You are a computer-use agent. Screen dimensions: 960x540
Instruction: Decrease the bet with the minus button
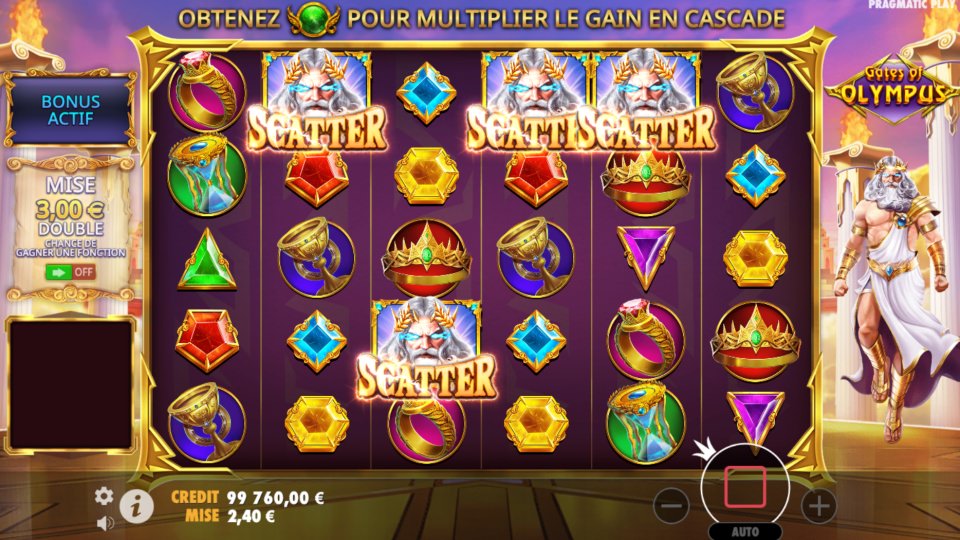[x=671, y=506]
